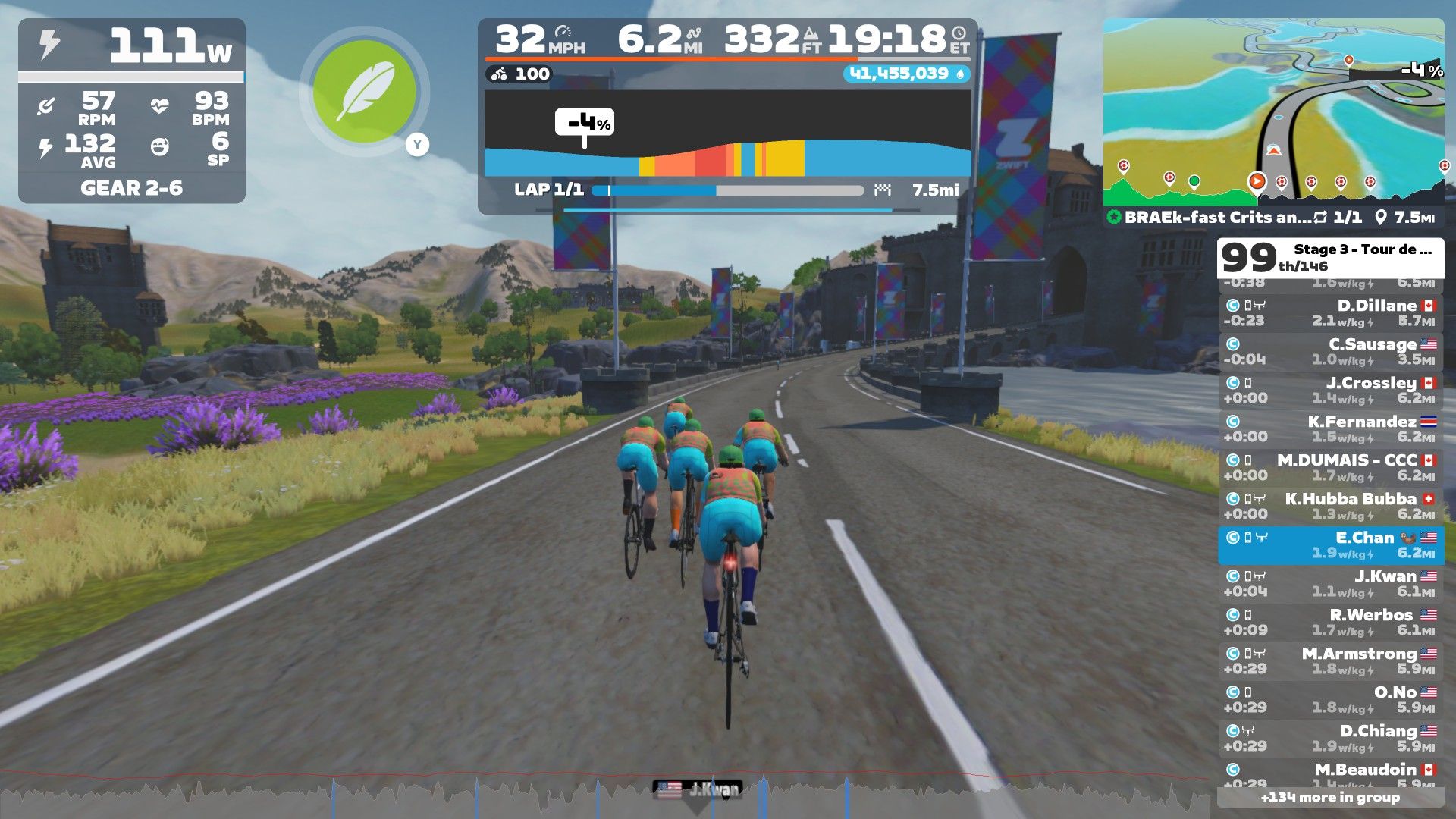Select rider D.Dillane in the list
Image resolution: width=1456 pixels, height=819 pixels.
pyautogui.click(x=1330, y=313)
